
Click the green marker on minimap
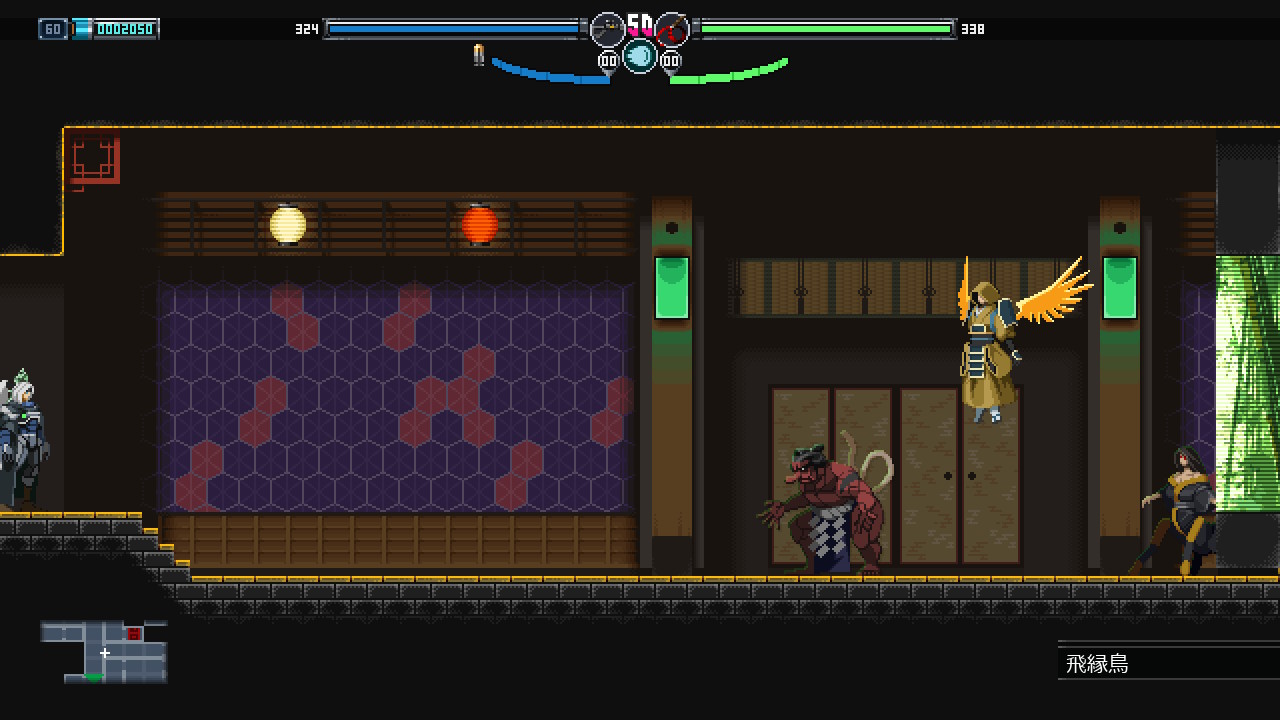click(x=94, y=678)
